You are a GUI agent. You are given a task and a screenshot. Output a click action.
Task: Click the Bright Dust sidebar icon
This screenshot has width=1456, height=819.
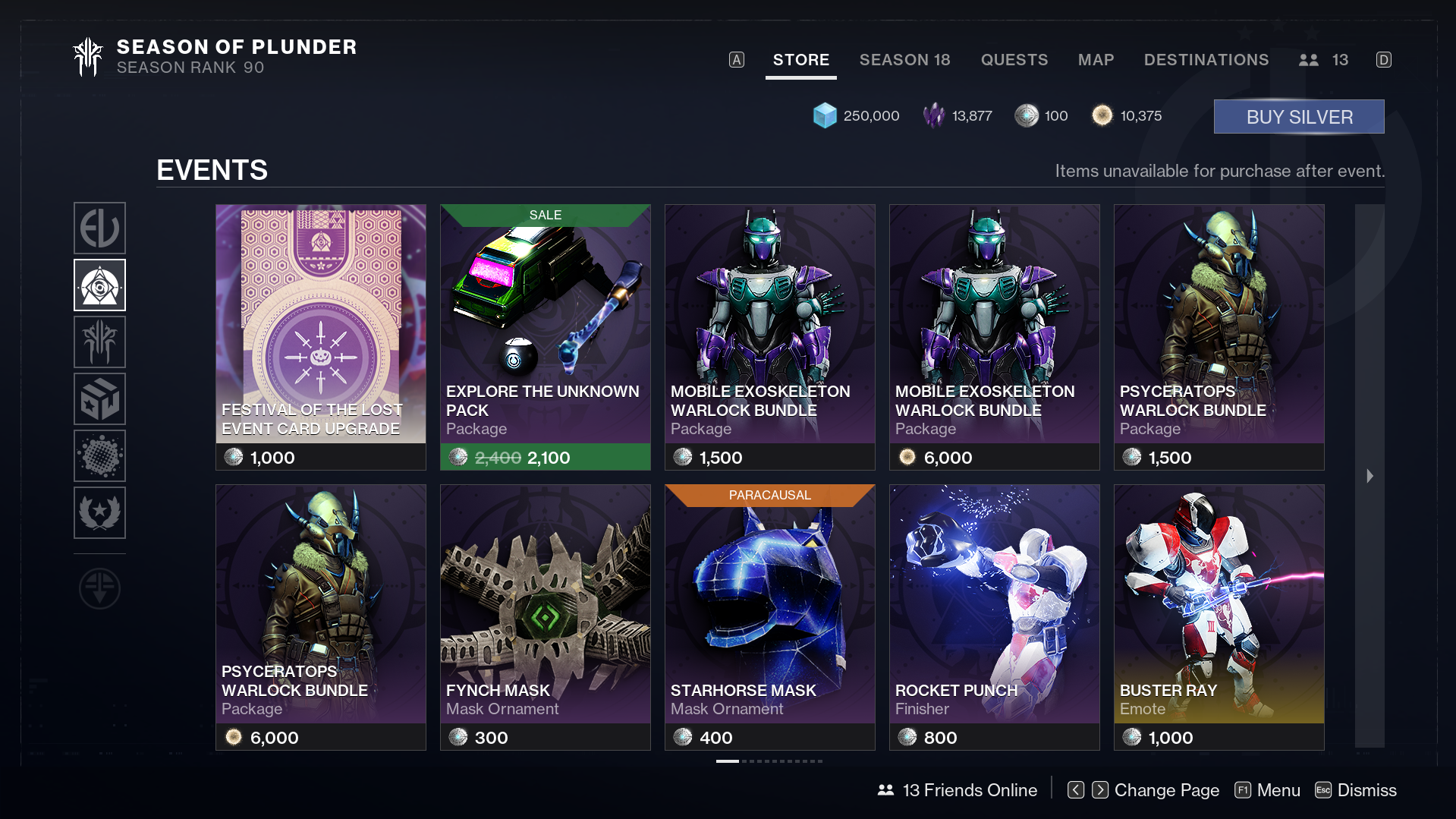coord(99,455)
